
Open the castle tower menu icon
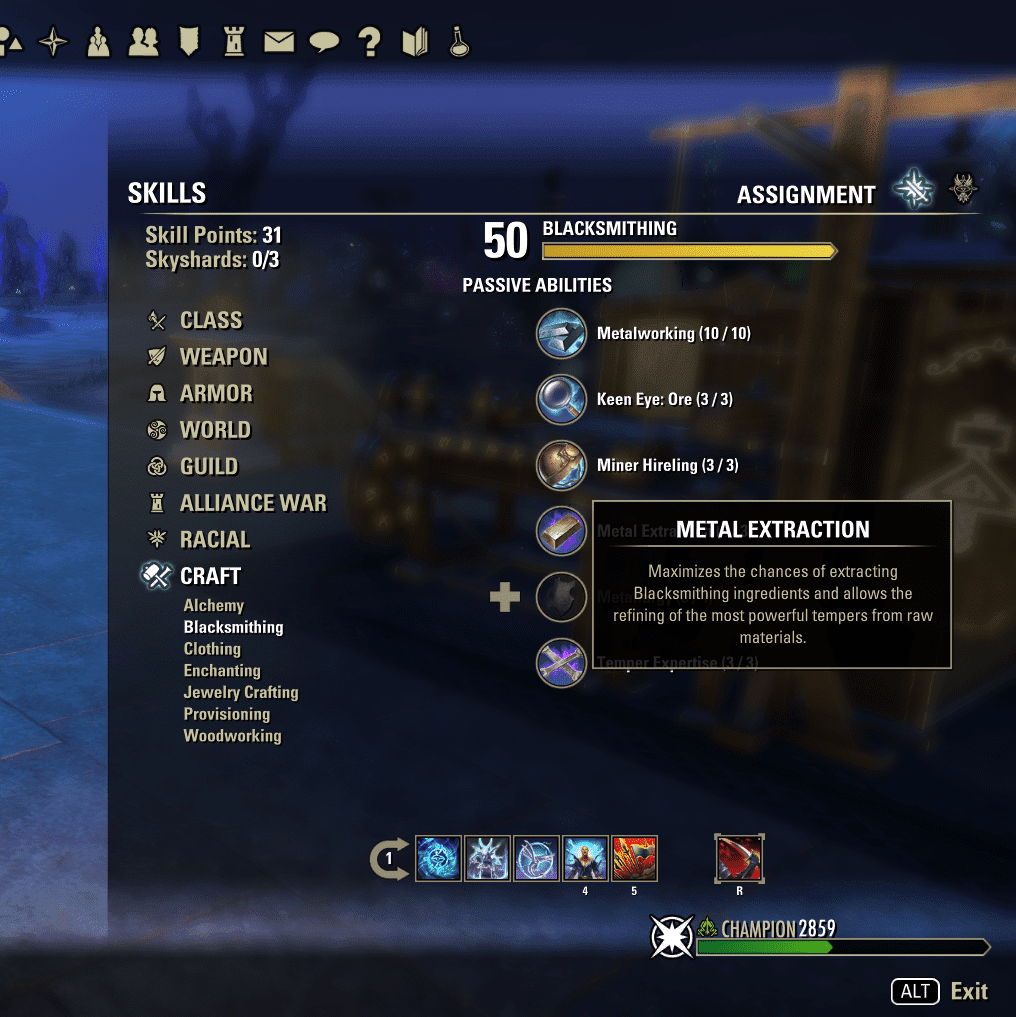tap(234, 42)
